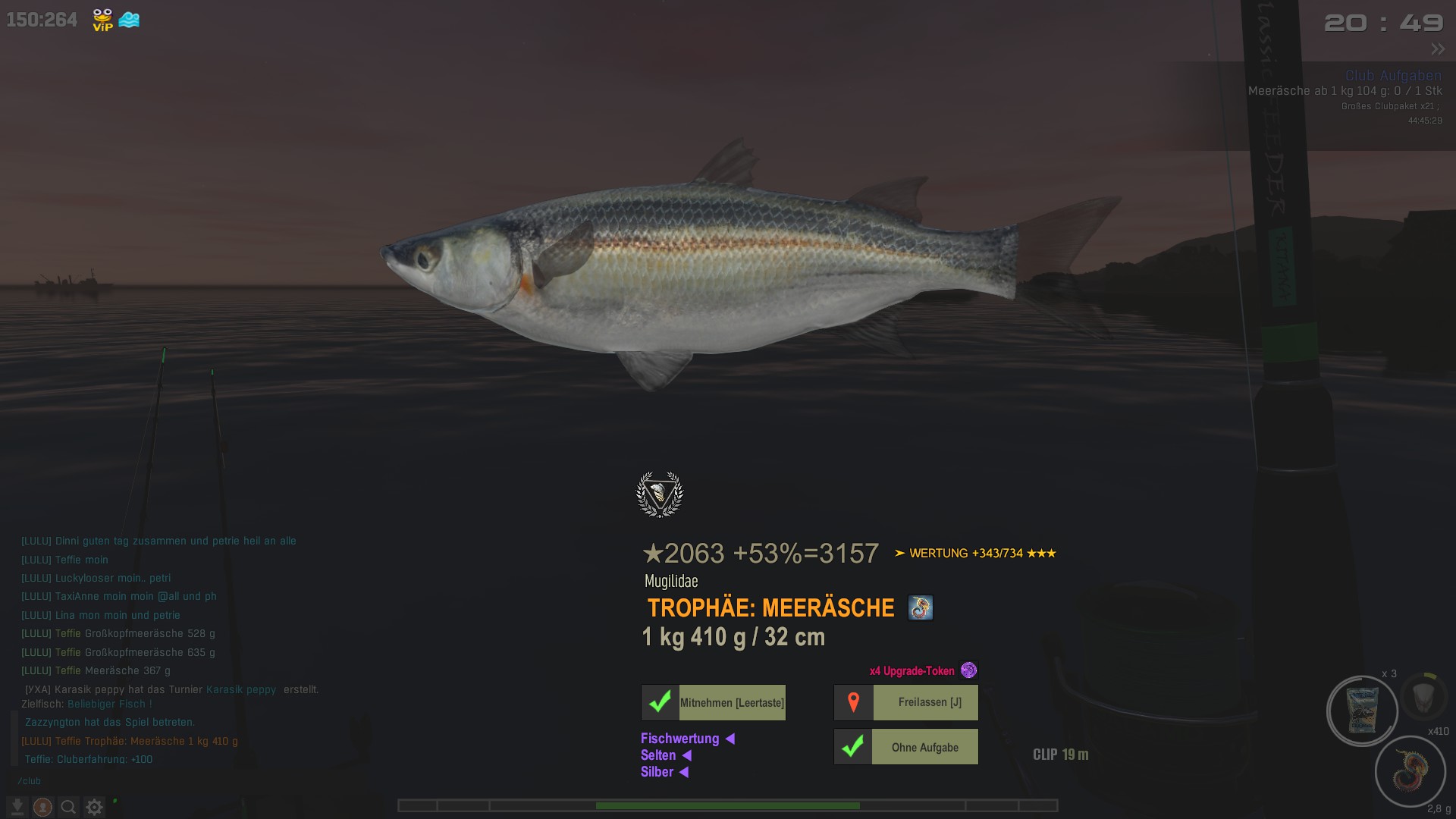Keep the fish with the Mitnehmen button
The width and height of the screenshot is (1456, 819).
click(713, 703)
